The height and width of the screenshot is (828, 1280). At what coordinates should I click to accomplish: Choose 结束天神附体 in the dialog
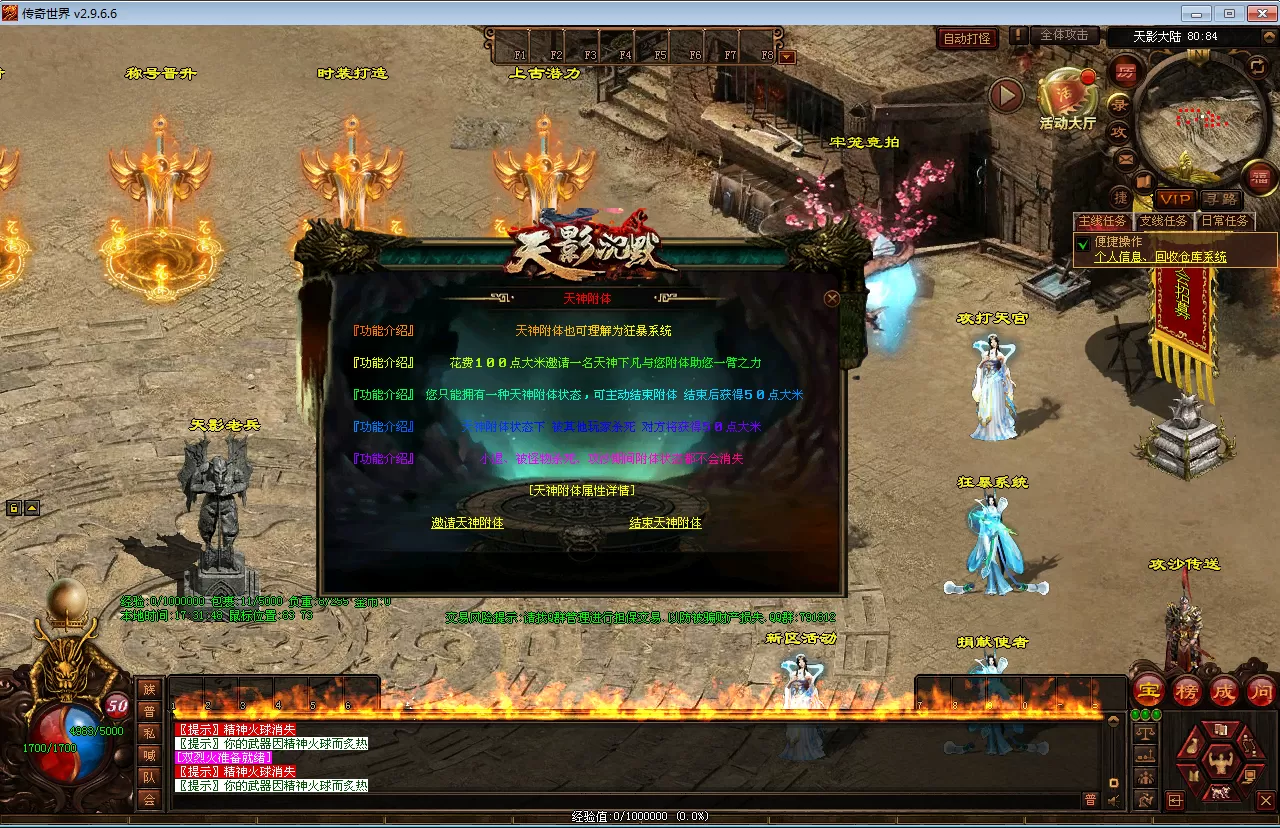(x=665, y=523)
